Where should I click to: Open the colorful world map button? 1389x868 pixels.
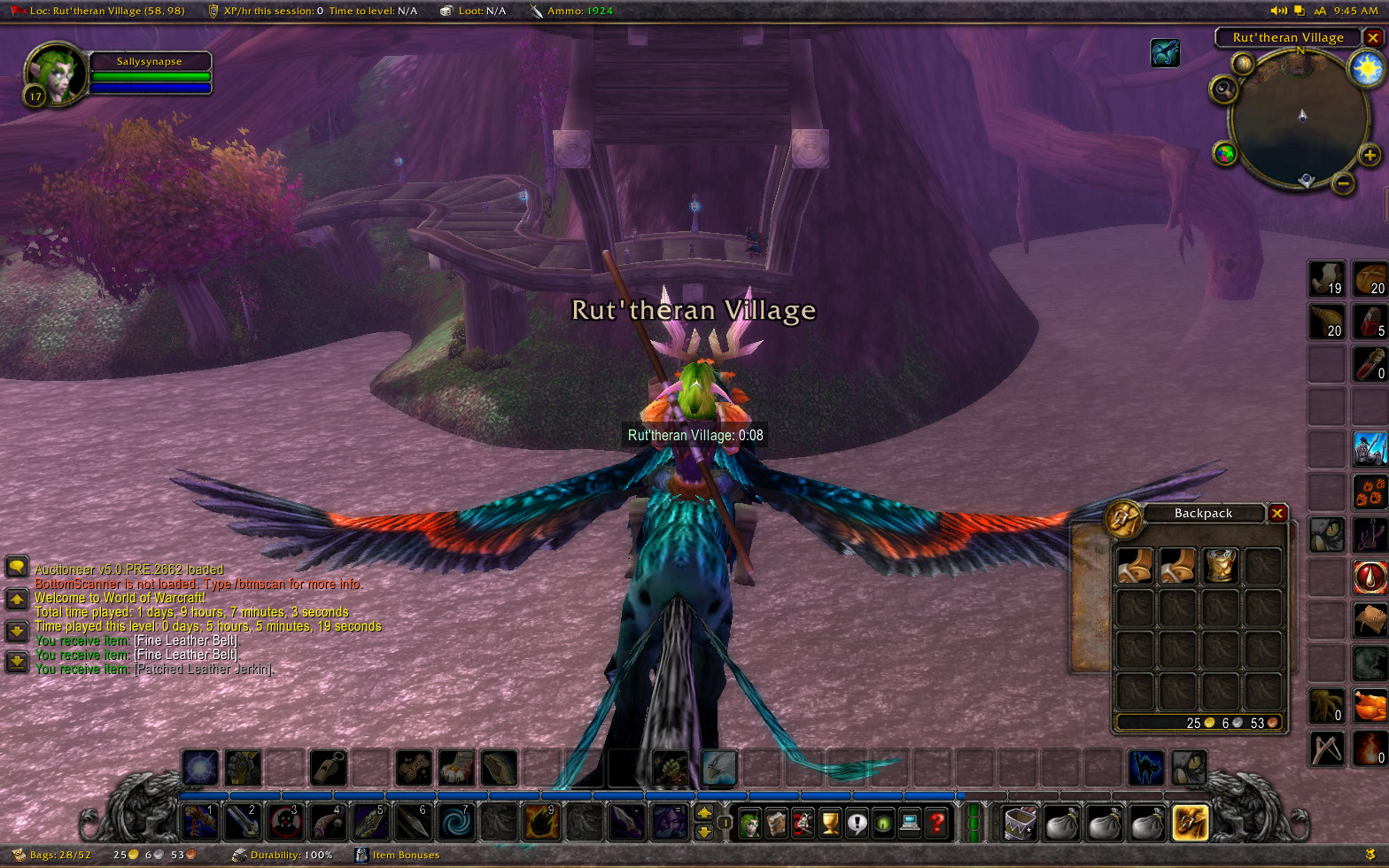[1225, 155]
